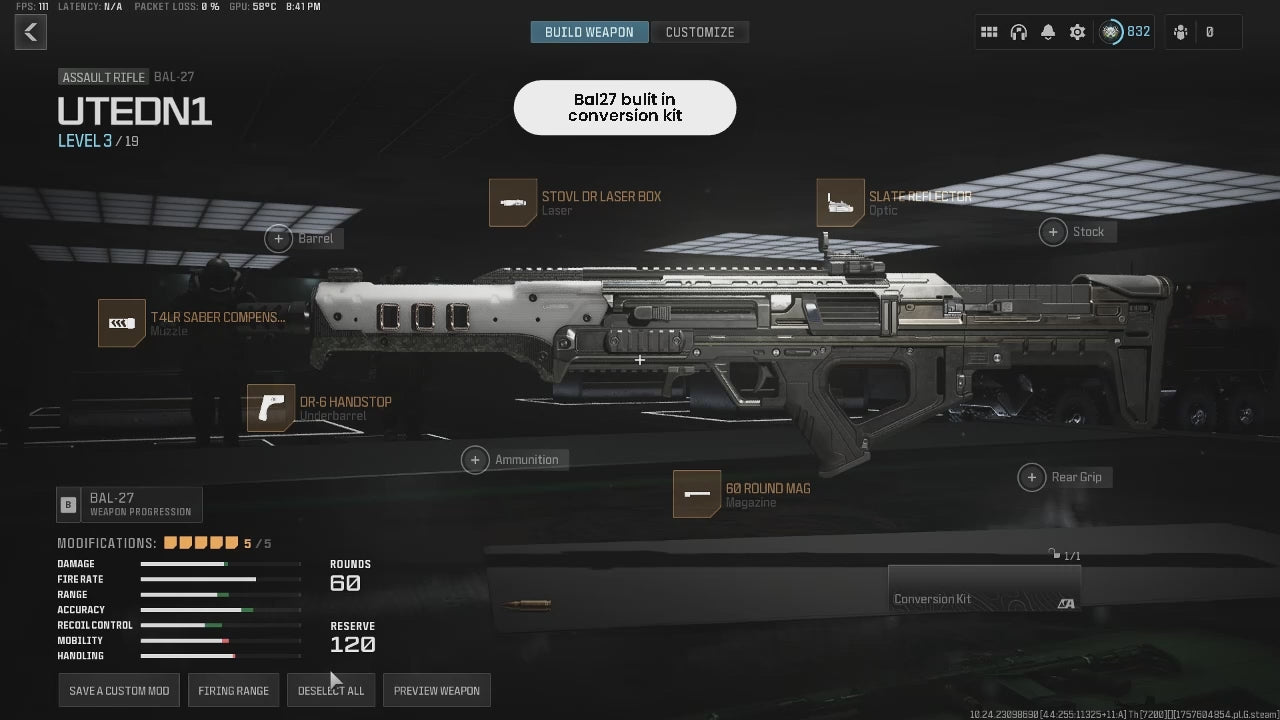Viewport: 1280px width, 720px height.
Task: Add a Rear Grip attachment
Action: click(x=1032, y=477)
